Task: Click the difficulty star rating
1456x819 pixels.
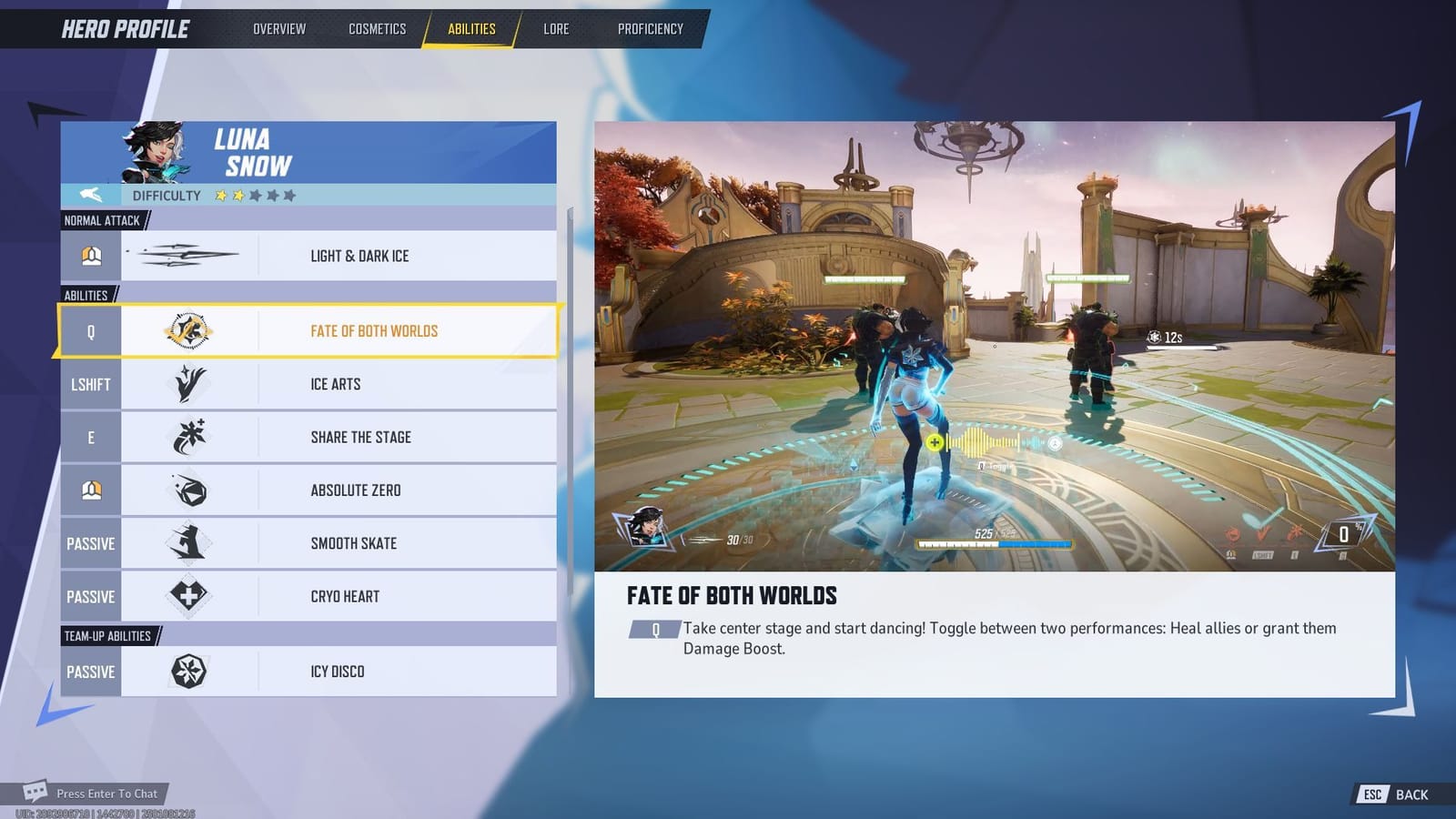Action: 253,195
